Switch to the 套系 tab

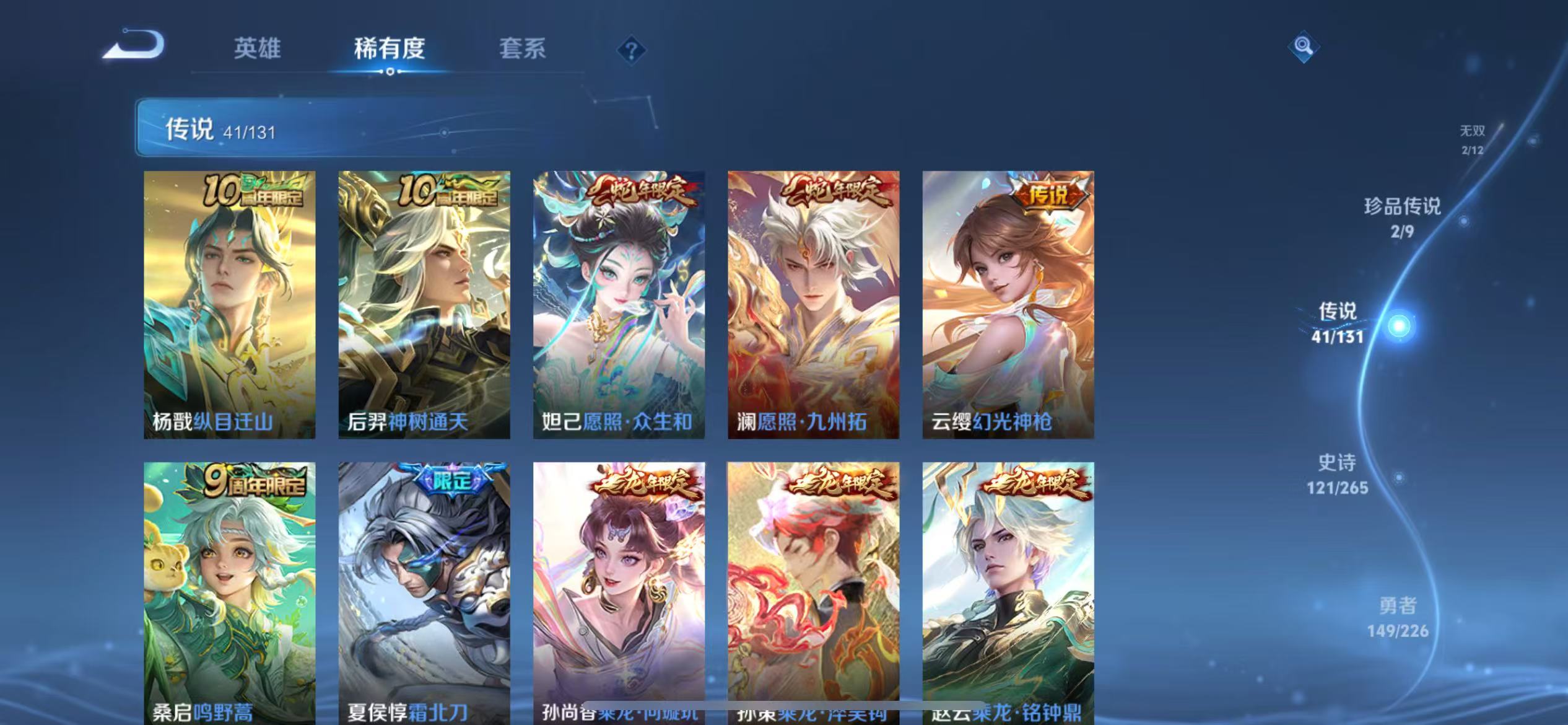(x=522, y=48)
